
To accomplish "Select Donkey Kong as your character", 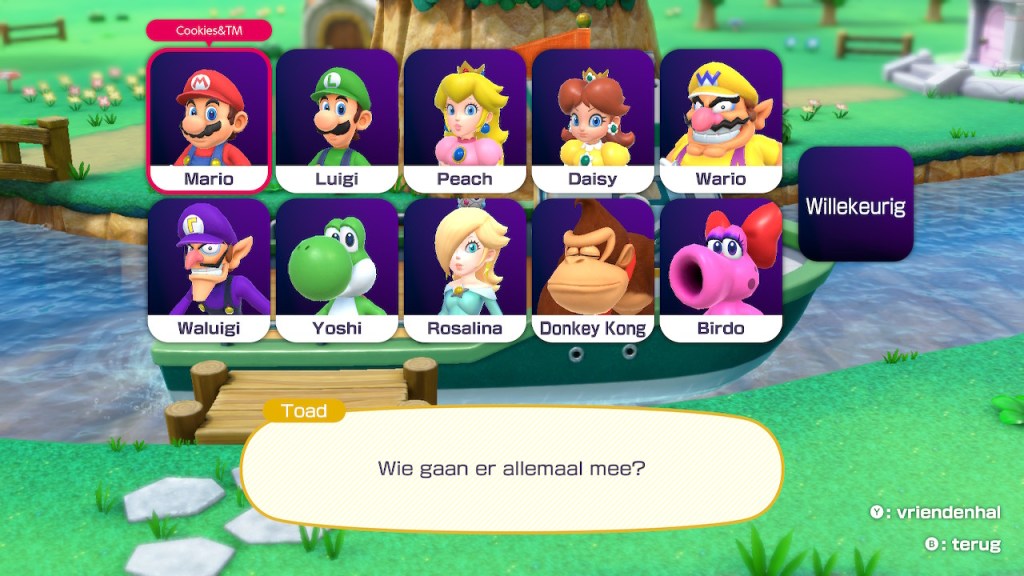I will (593, 270).
